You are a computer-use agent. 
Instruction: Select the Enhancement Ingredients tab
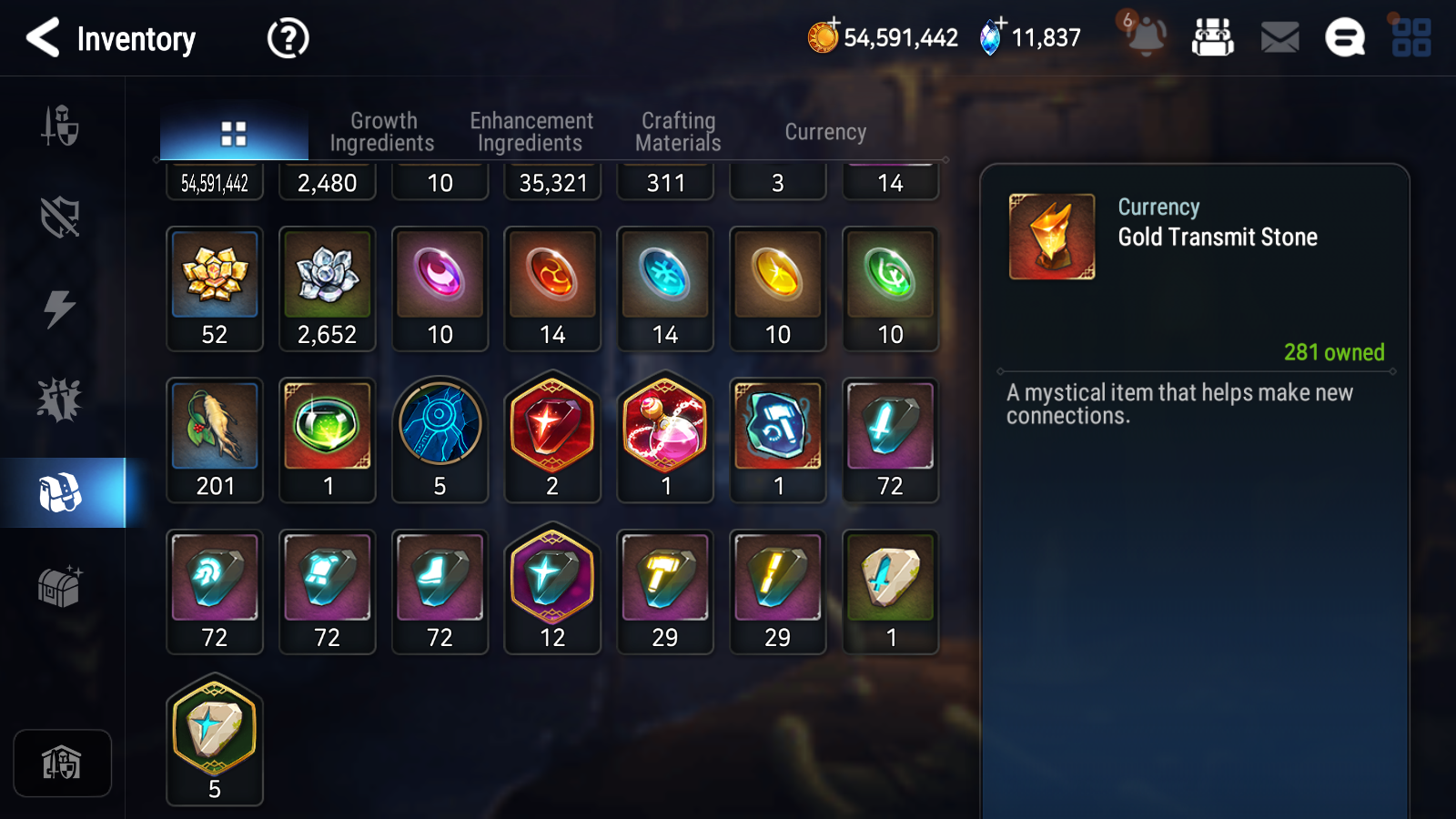531,131
